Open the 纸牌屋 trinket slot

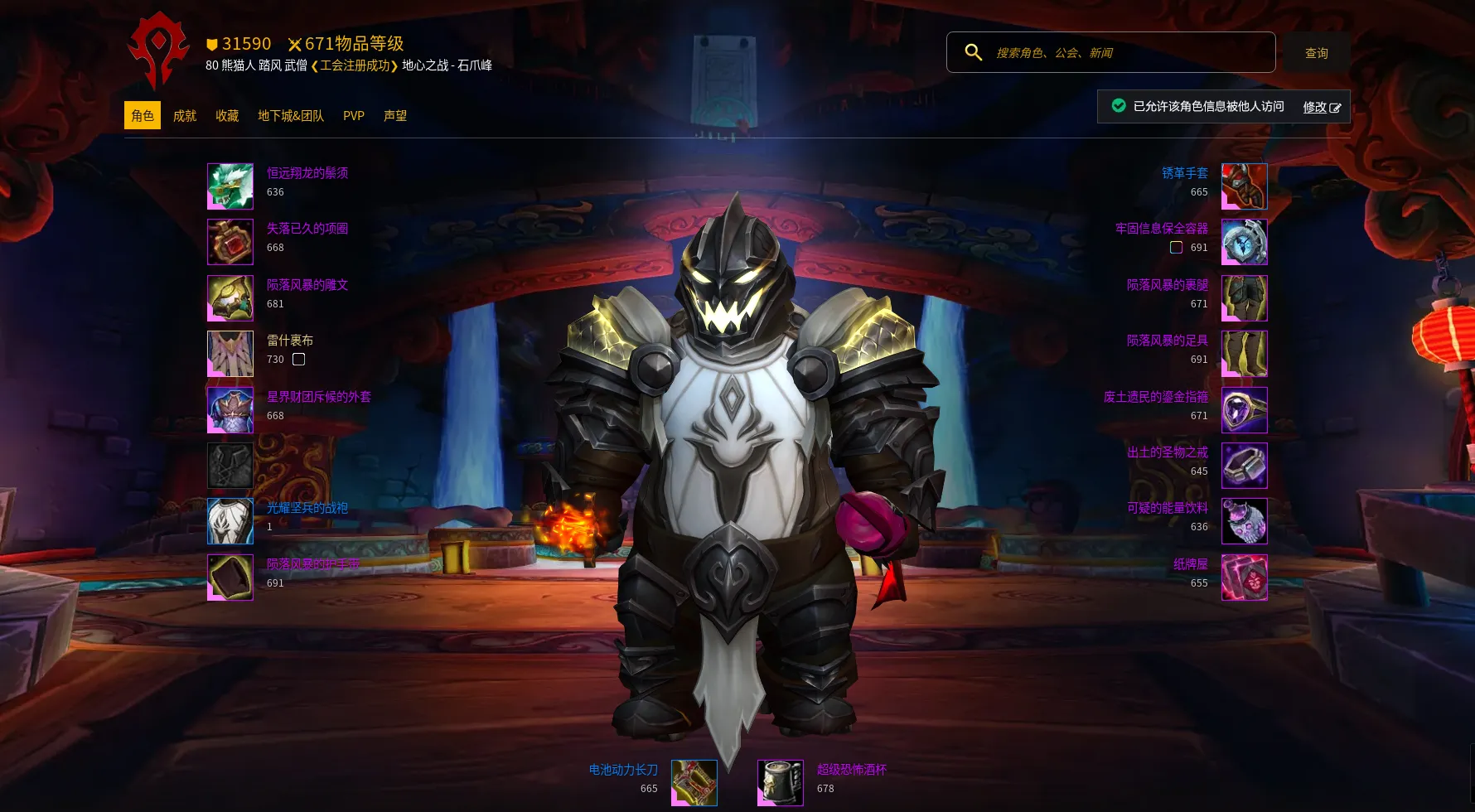1244,577
